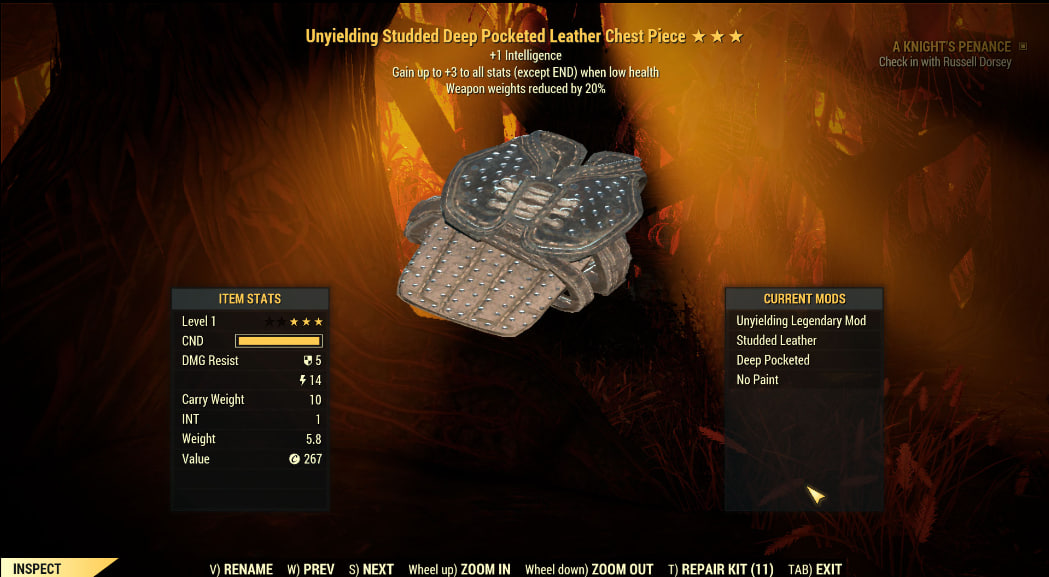Show the next item with NEXT

click(x=371, y=569)
